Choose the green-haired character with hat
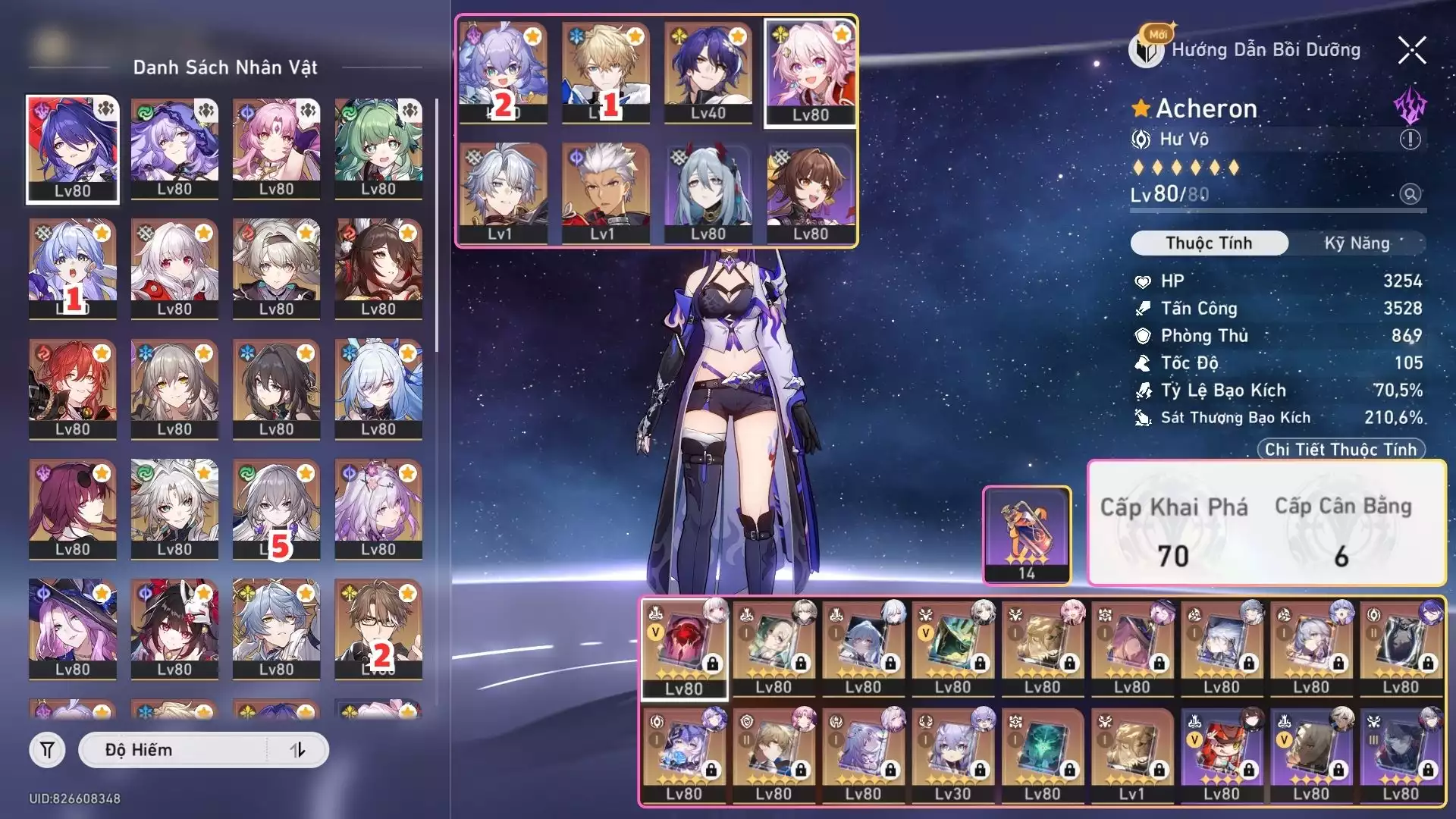Viewport: 1456px width, 819px height. point(378,149)
